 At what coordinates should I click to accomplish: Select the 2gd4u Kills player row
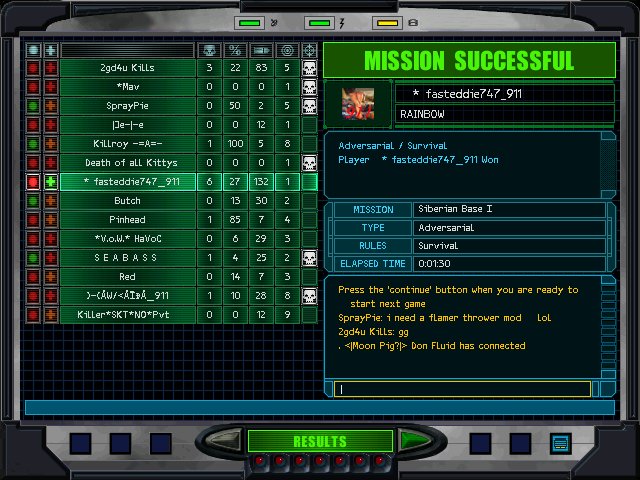tap(127, 68)
